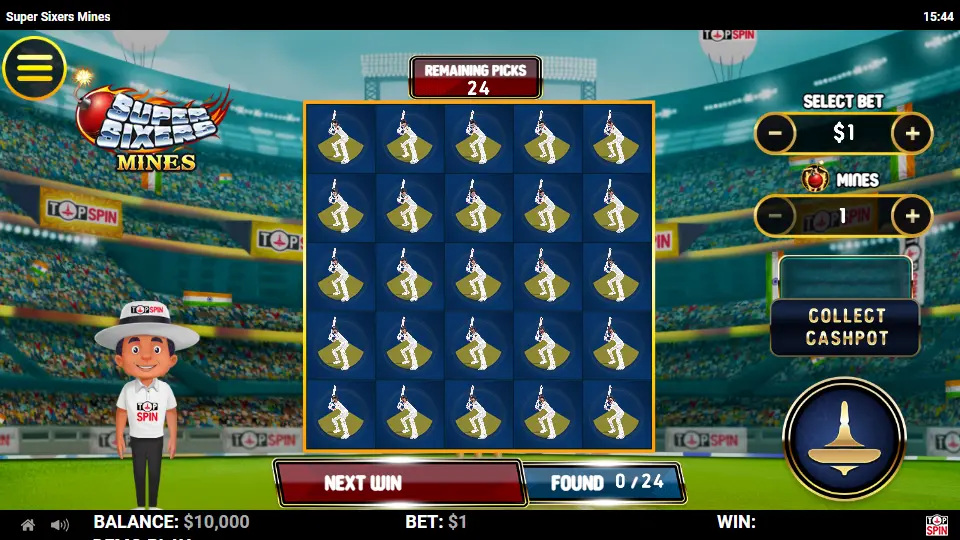This screenshot has height=540, width=960.
Task: Collect the cashpot
Action: pyautogui.click(x=845, y=327)
